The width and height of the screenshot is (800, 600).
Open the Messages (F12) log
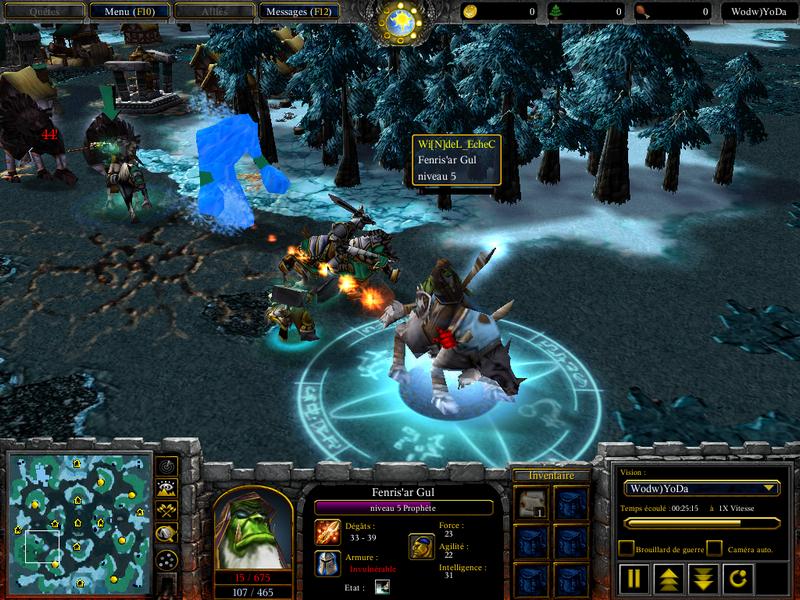[x=299, y=12]
